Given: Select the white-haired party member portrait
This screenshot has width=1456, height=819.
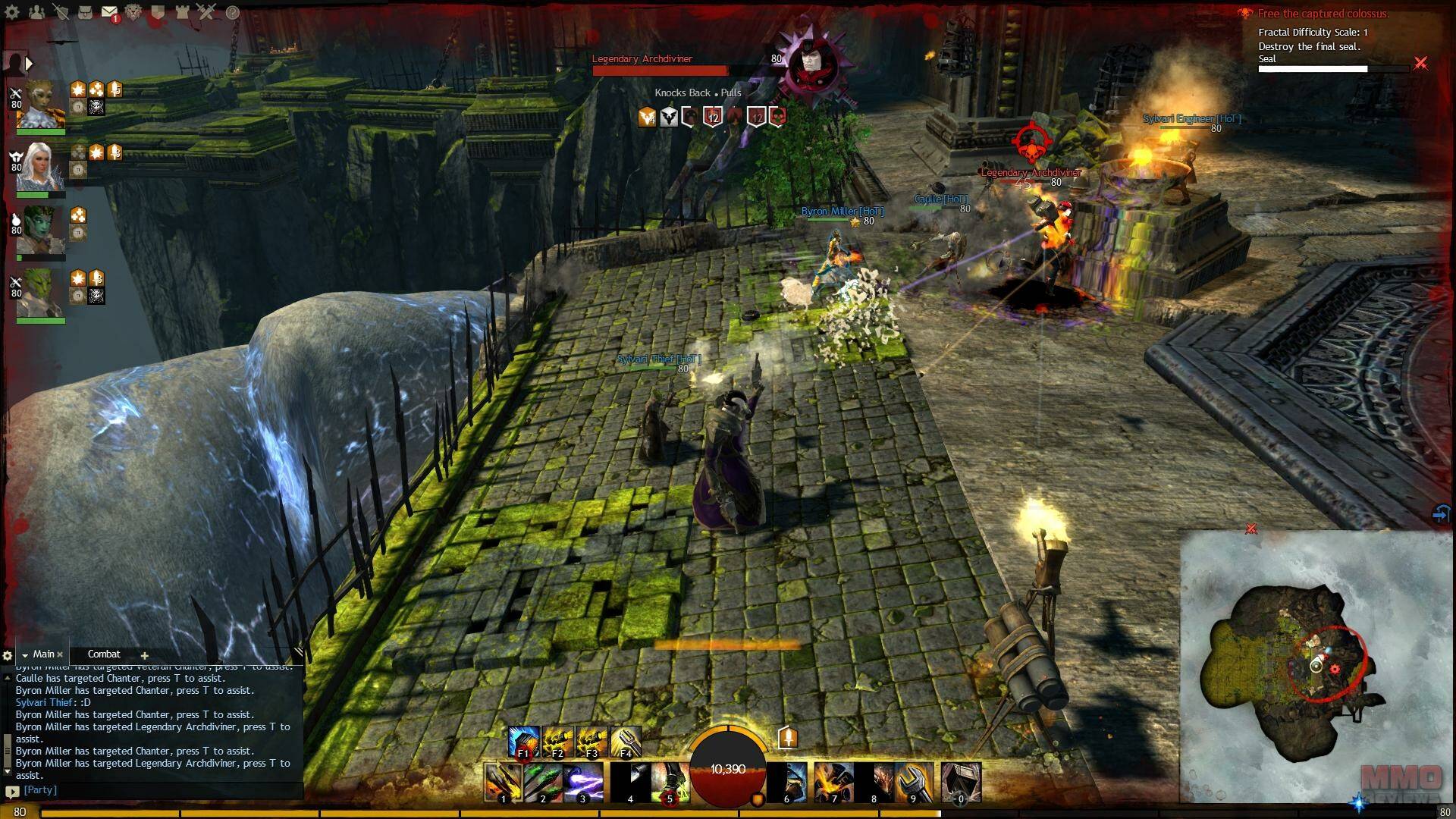Looking at the screenshot, I should [39, 167].
